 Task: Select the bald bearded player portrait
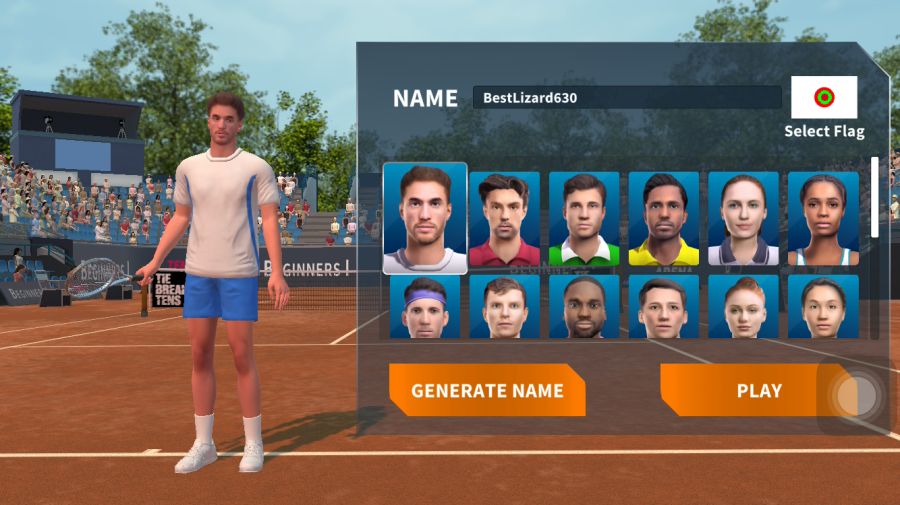coord(584,307)
